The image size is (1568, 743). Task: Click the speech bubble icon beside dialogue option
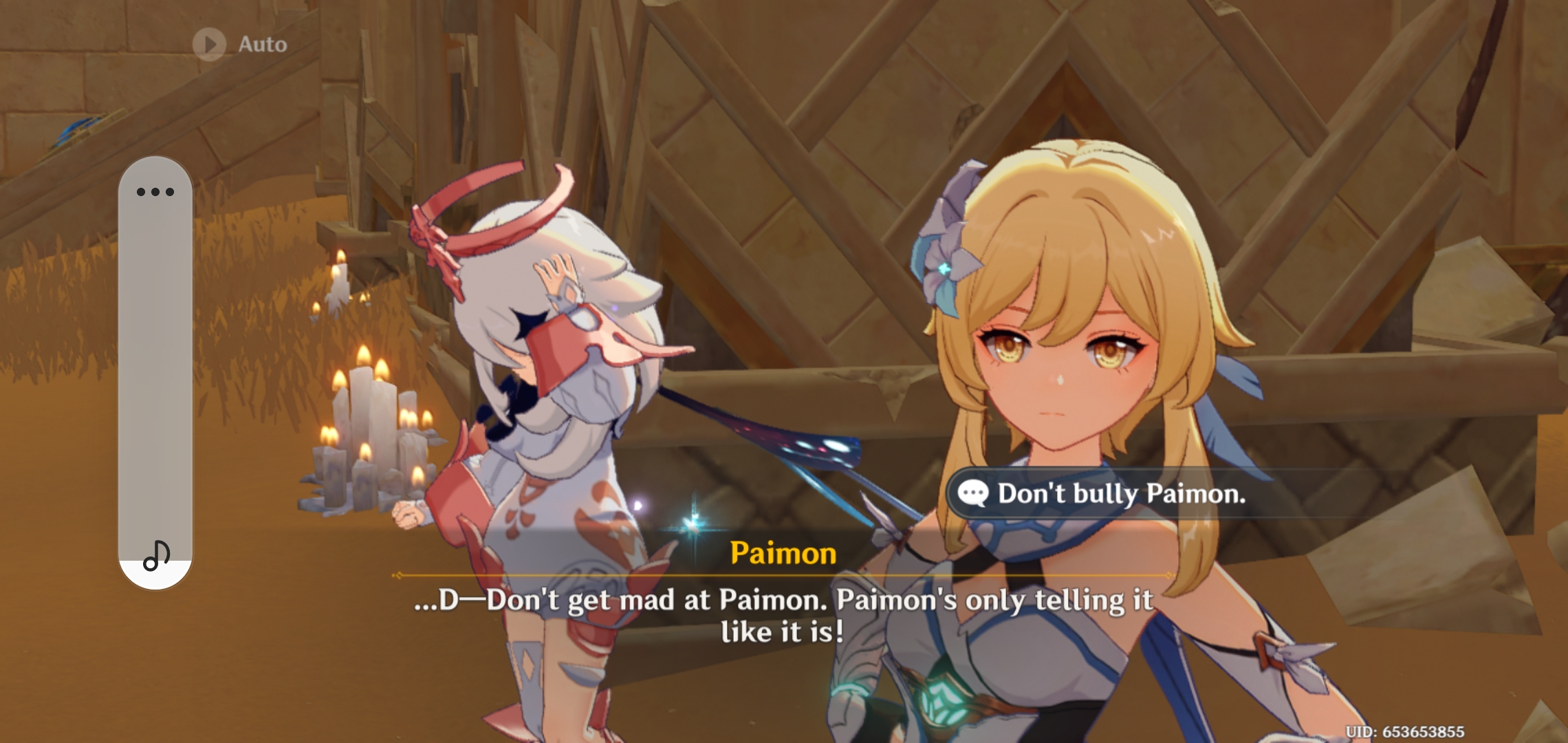click(972, 493)
